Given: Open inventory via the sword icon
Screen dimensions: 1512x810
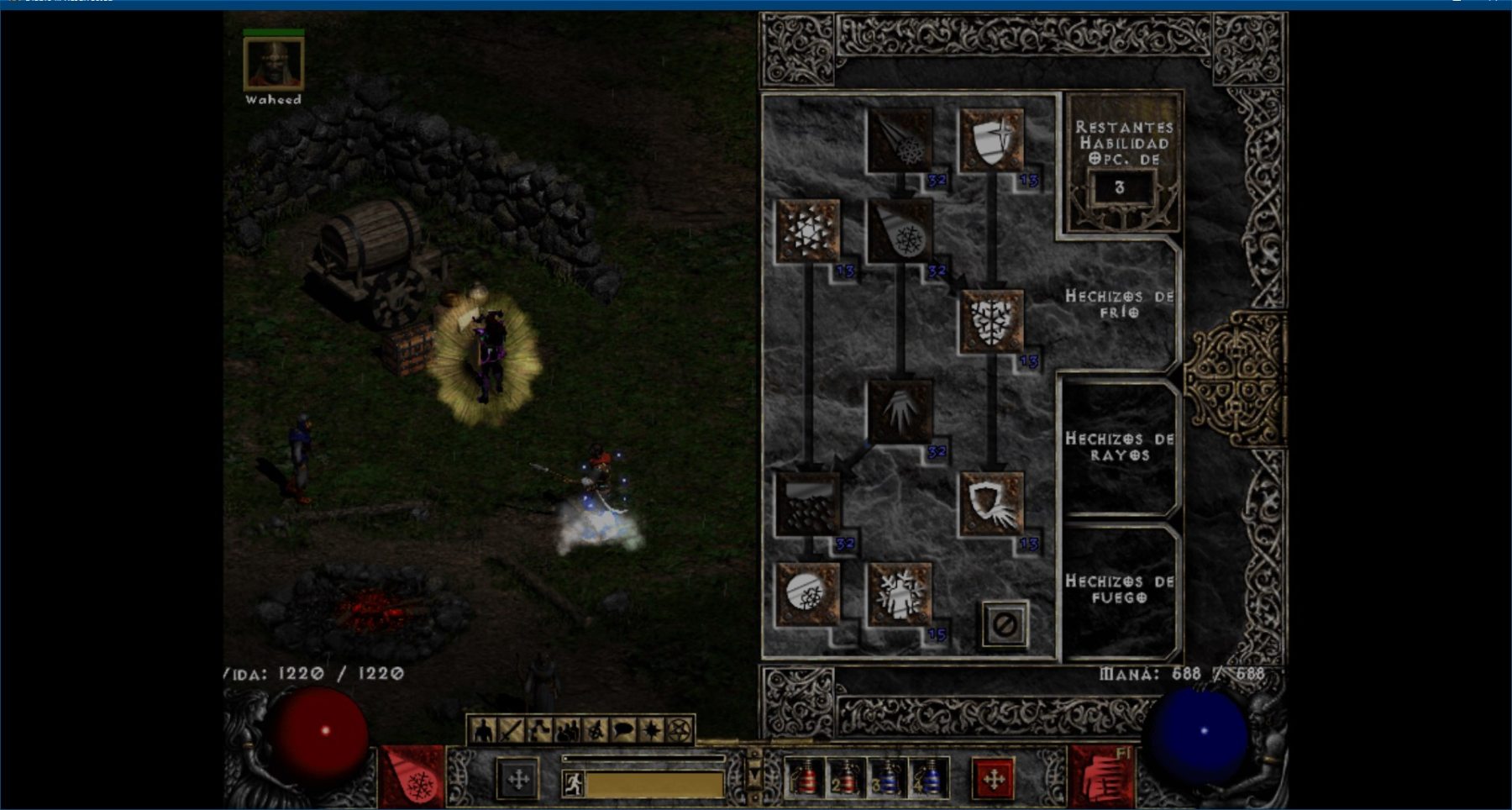Looking at the screenshot, I should pos(511,731).
